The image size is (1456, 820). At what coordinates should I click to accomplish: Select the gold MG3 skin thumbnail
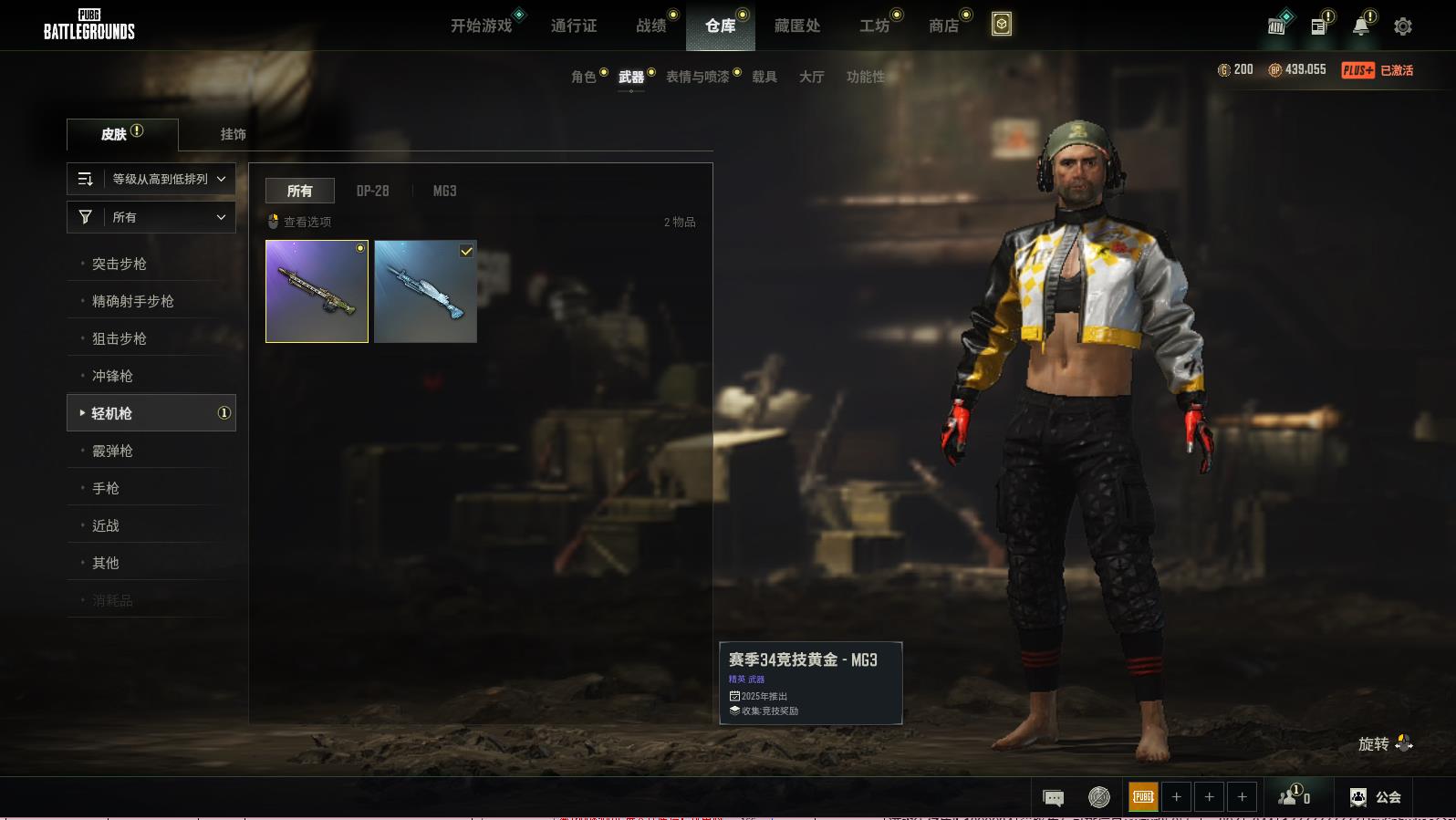pos(317,291)
